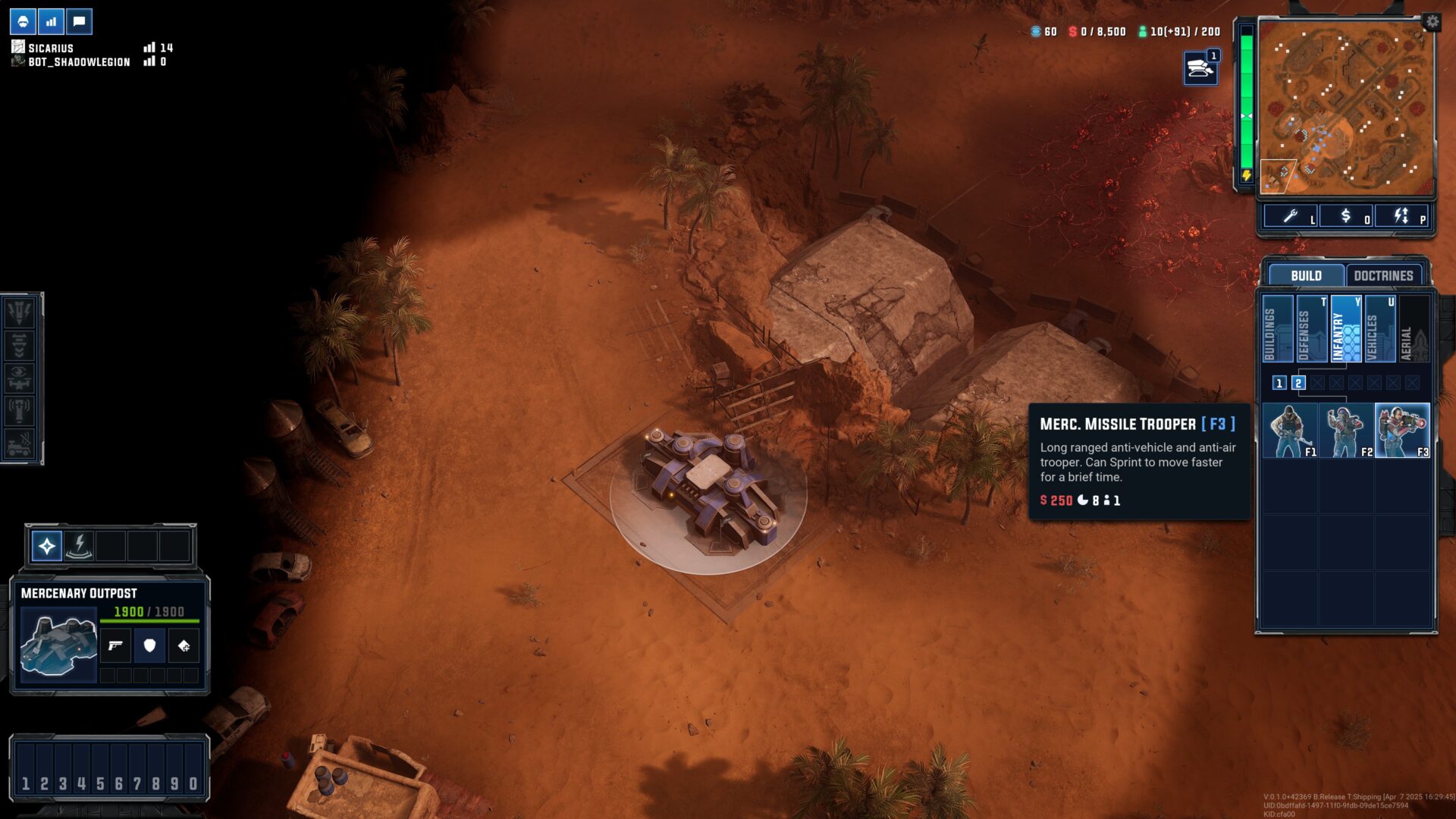
Task: Train the grenadier infantry unit marked F2
Action: [x=1346, y=430]
